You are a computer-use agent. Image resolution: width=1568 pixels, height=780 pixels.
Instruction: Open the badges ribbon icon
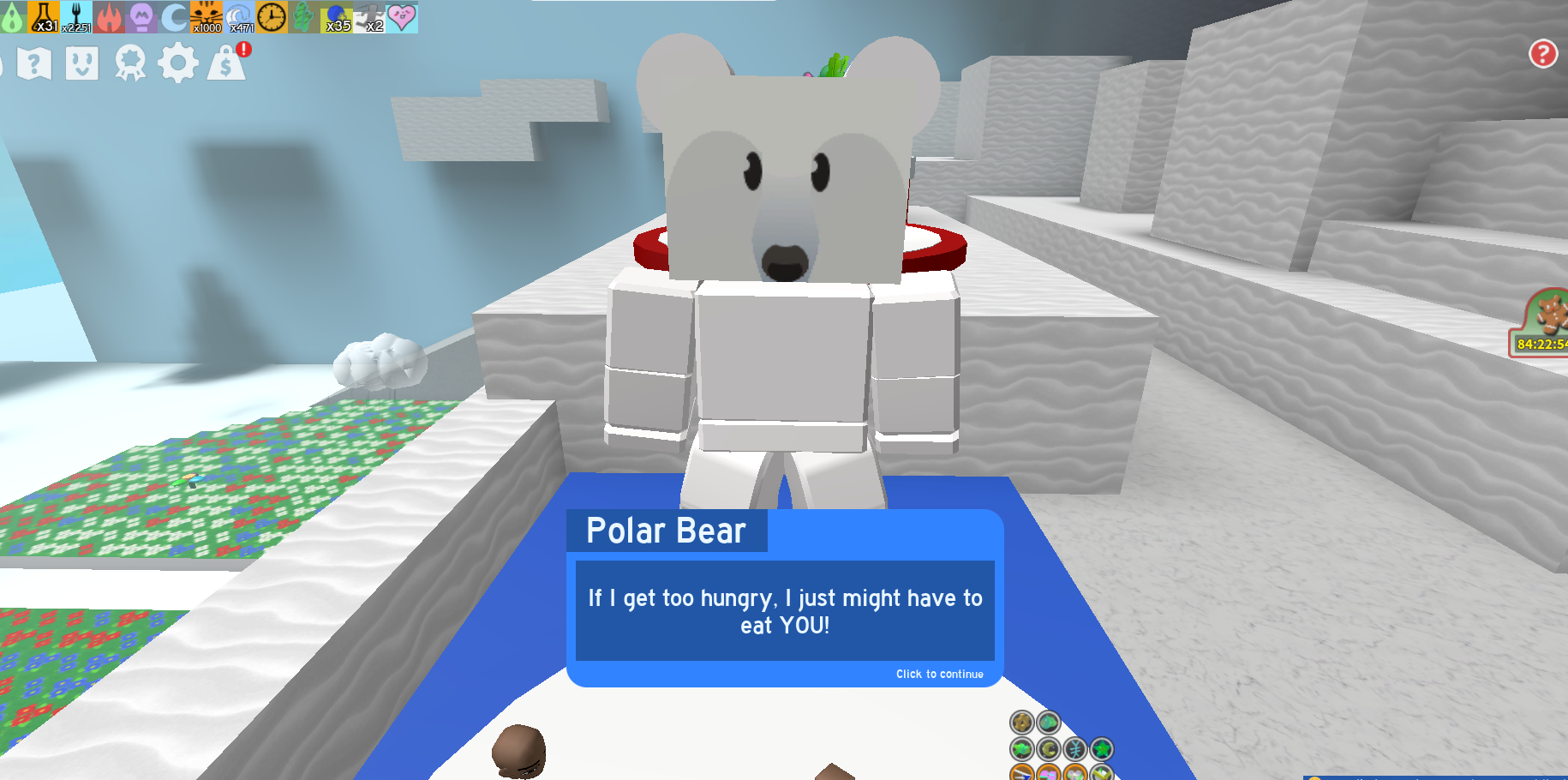click(x=129, y=63)
